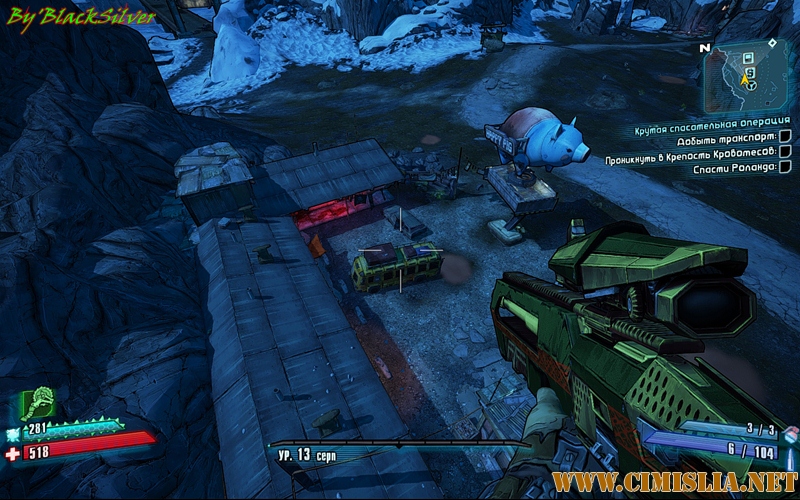Activate the green buzzaxe action skill icon
The height and width of the screenshot is (500, 800).
(x=38, y=405)
